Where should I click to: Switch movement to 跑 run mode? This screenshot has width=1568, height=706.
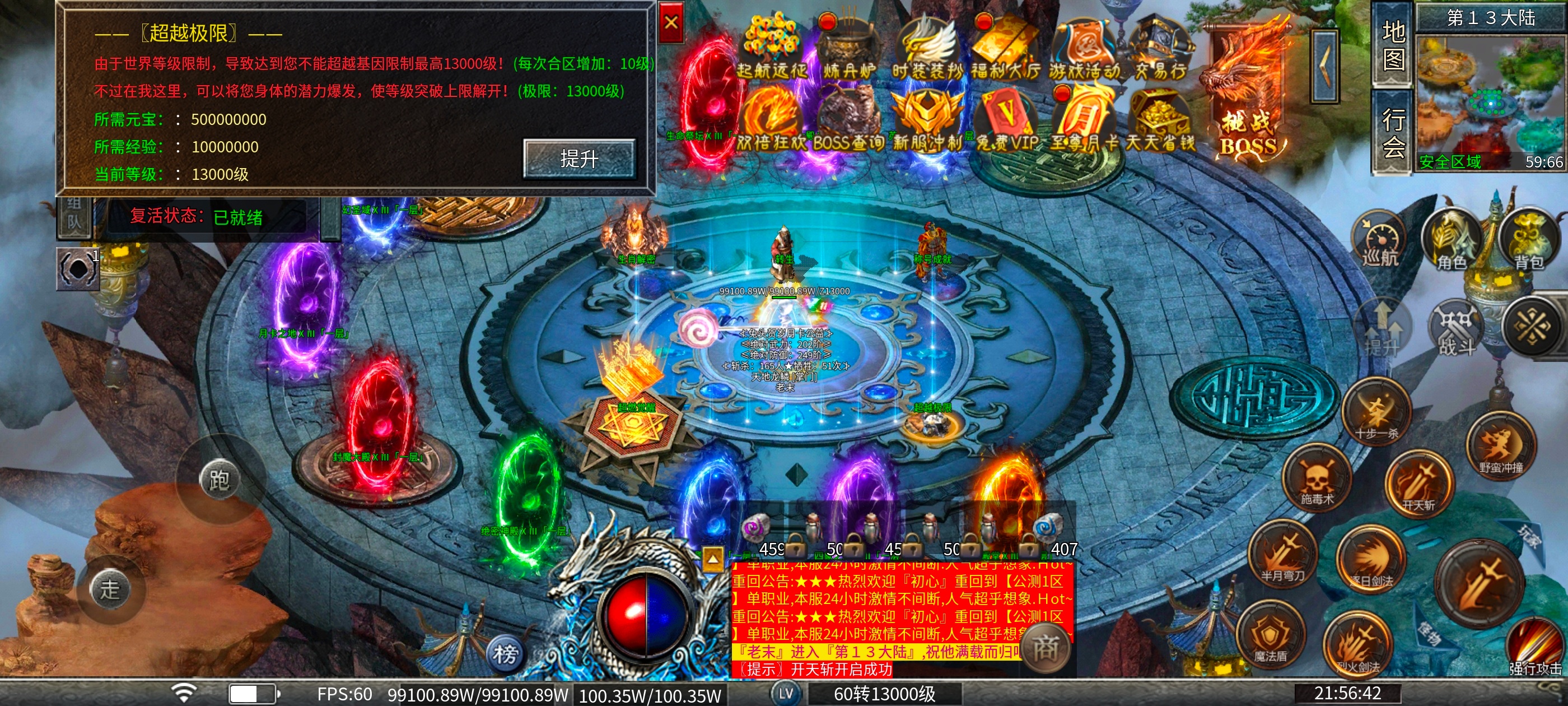(x=219, y=481)
